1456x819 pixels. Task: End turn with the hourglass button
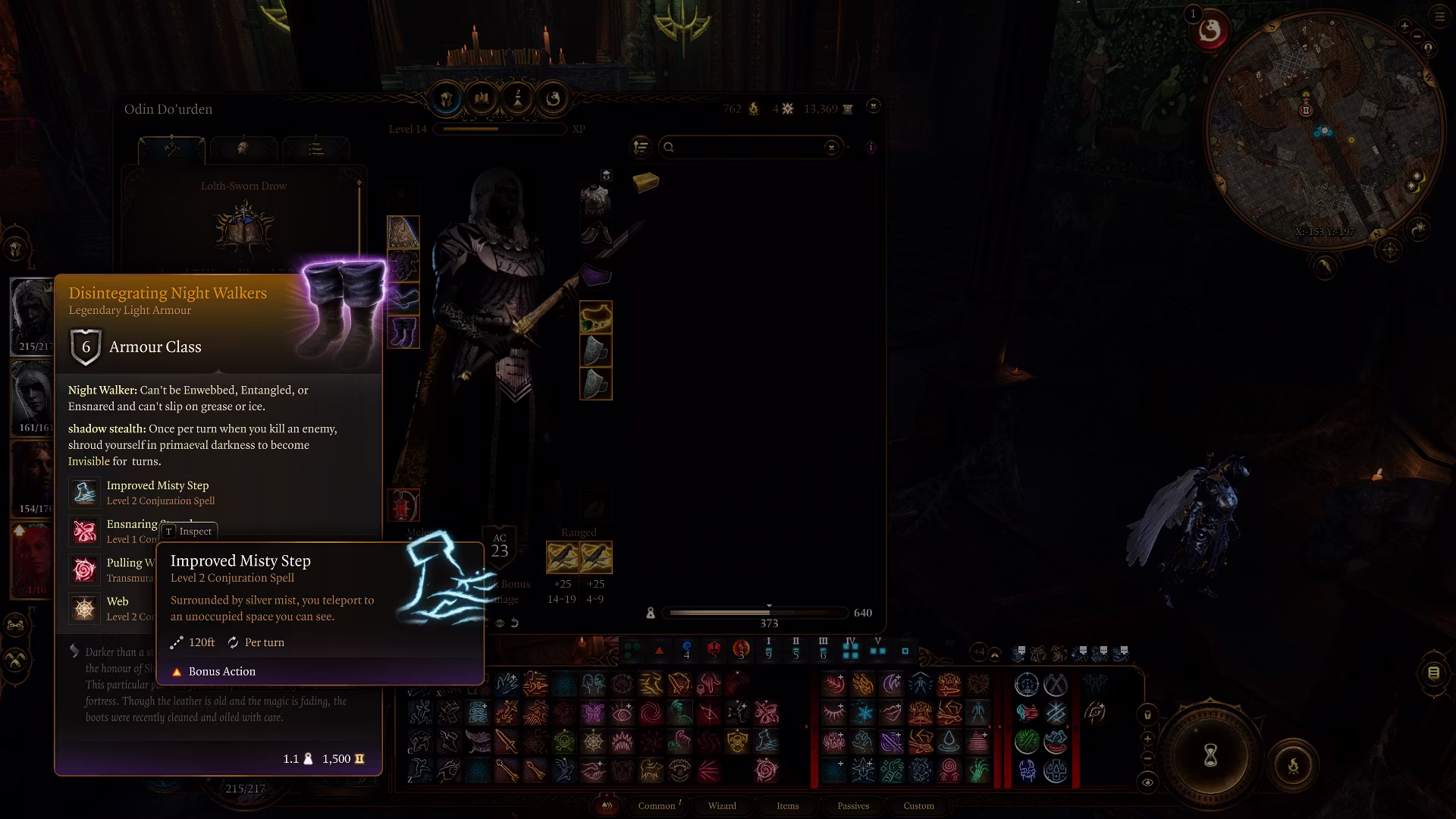[1210, 755]
